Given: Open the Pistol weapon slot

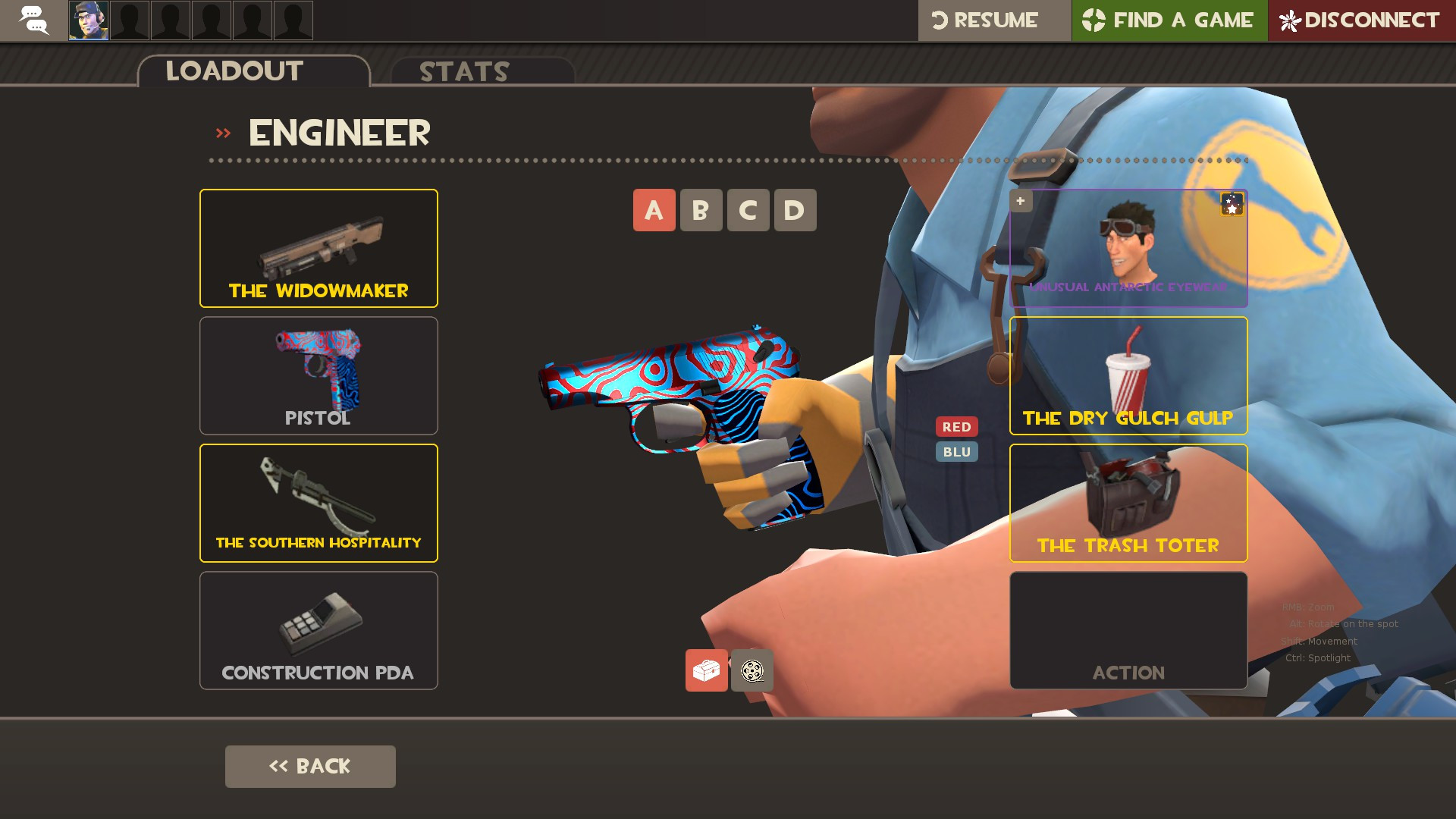Looking at the screenshot, I should click(x=318, y=375).
